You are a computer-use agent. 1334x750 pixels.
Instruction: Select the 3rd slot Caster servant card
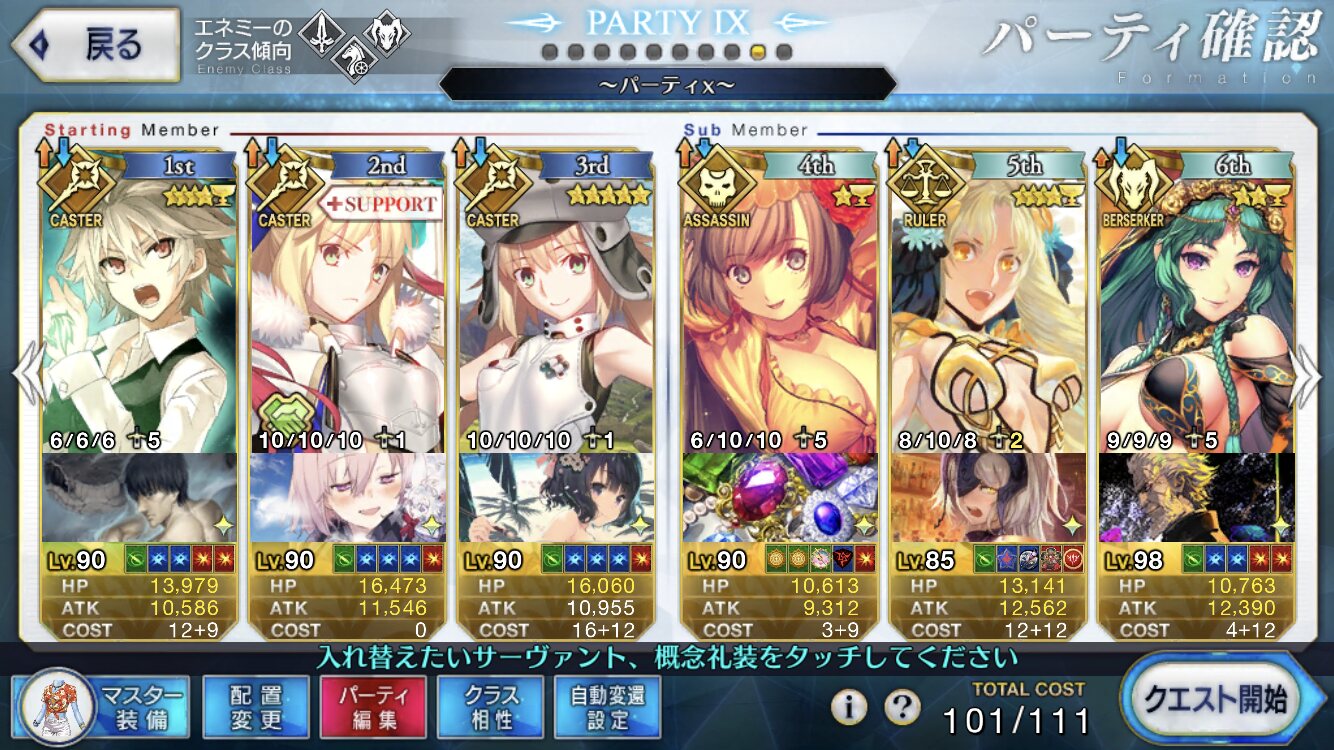tap(556, 310)
